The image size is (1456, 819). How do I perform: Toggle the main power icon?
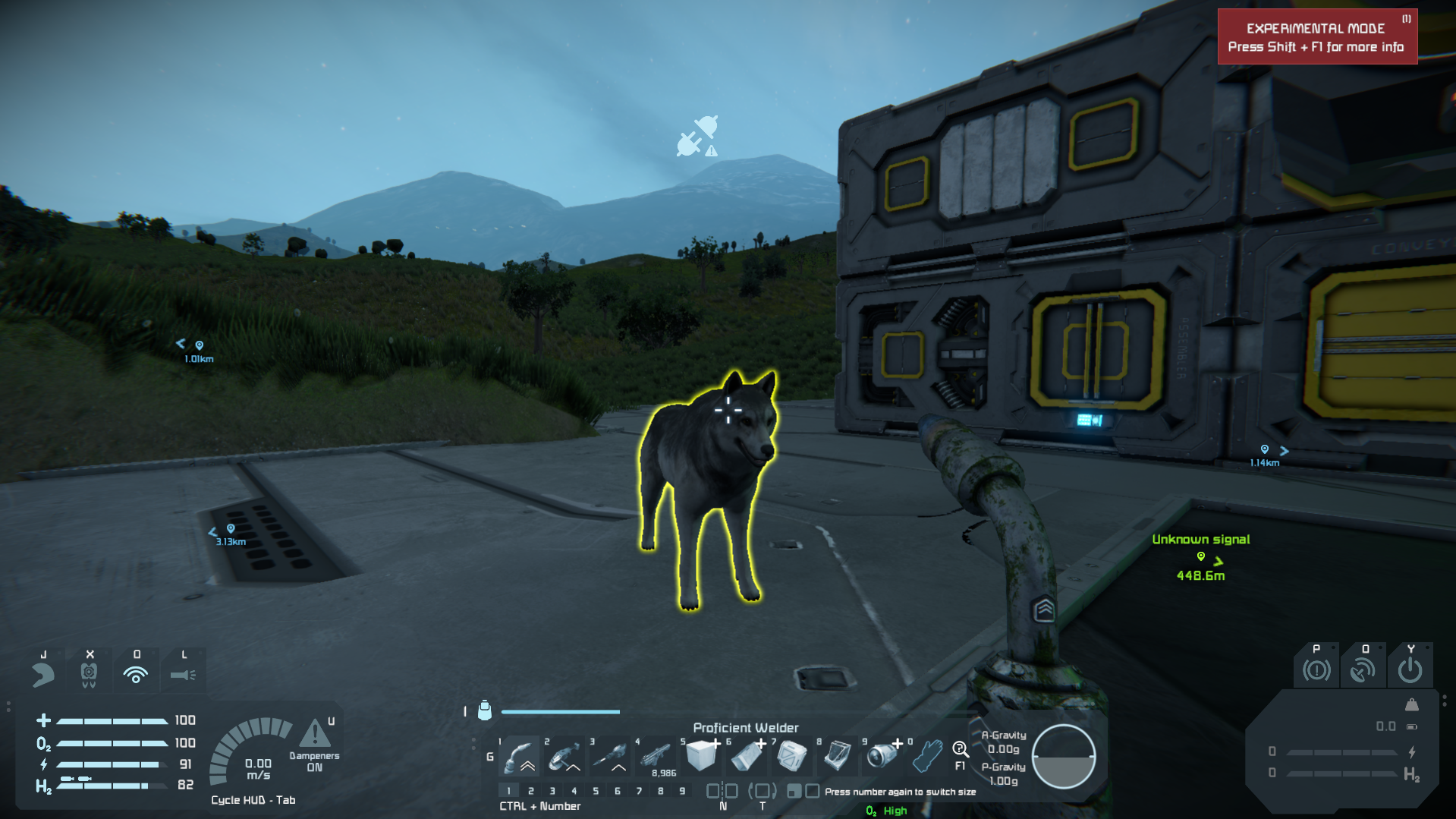click(1410, 670)
